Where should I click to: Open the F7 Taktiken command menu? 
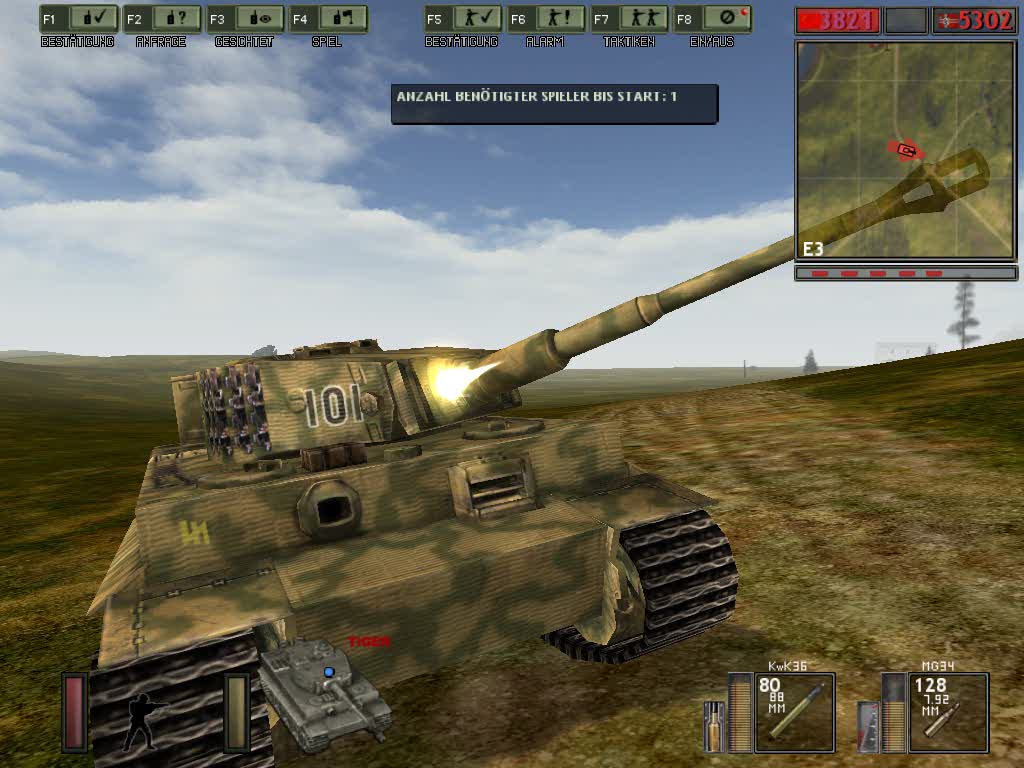(x=628, y=19)
